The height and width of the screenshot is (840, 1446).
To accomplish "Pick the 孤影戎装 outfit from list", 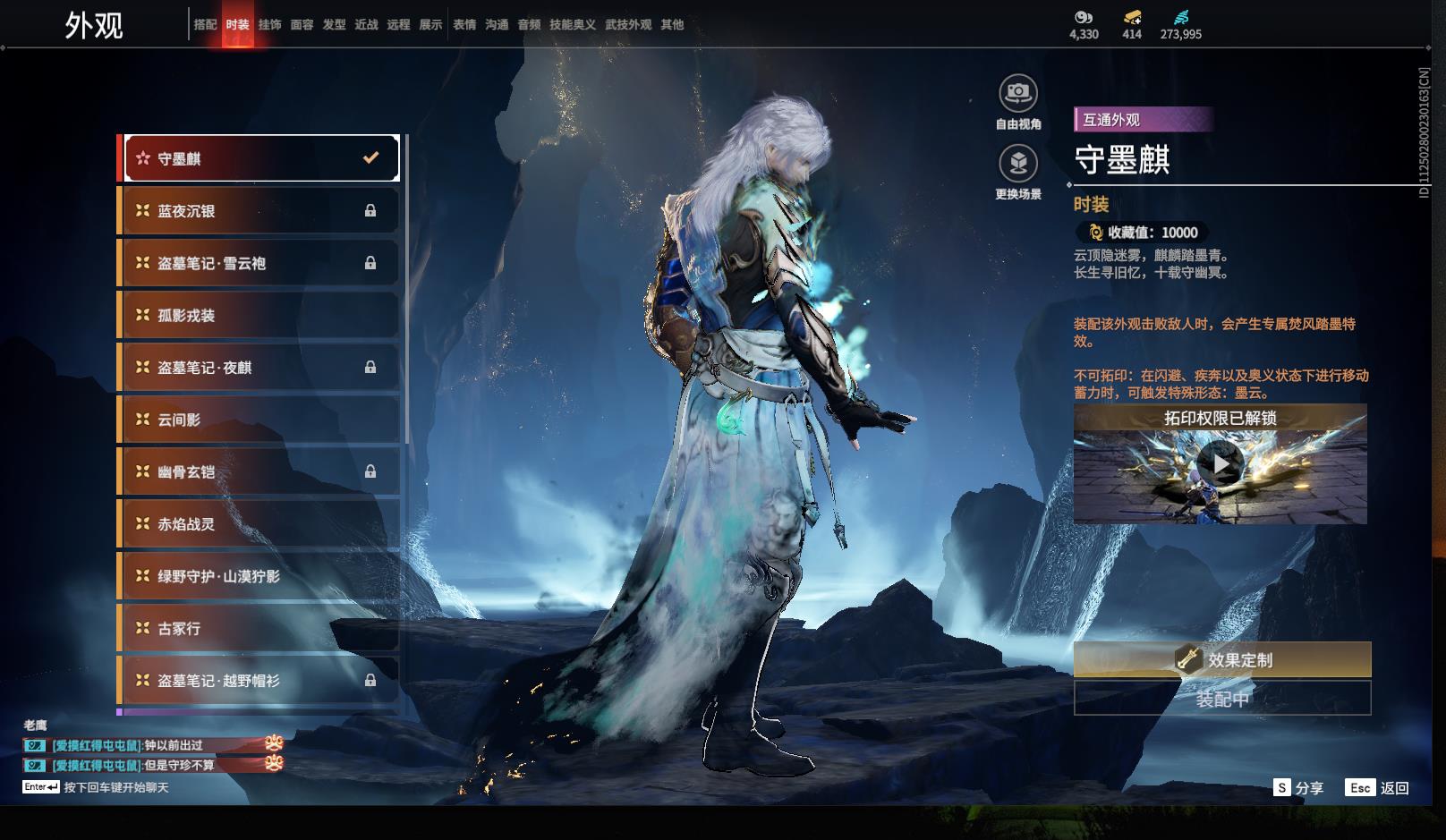I will tap(260, 316).
